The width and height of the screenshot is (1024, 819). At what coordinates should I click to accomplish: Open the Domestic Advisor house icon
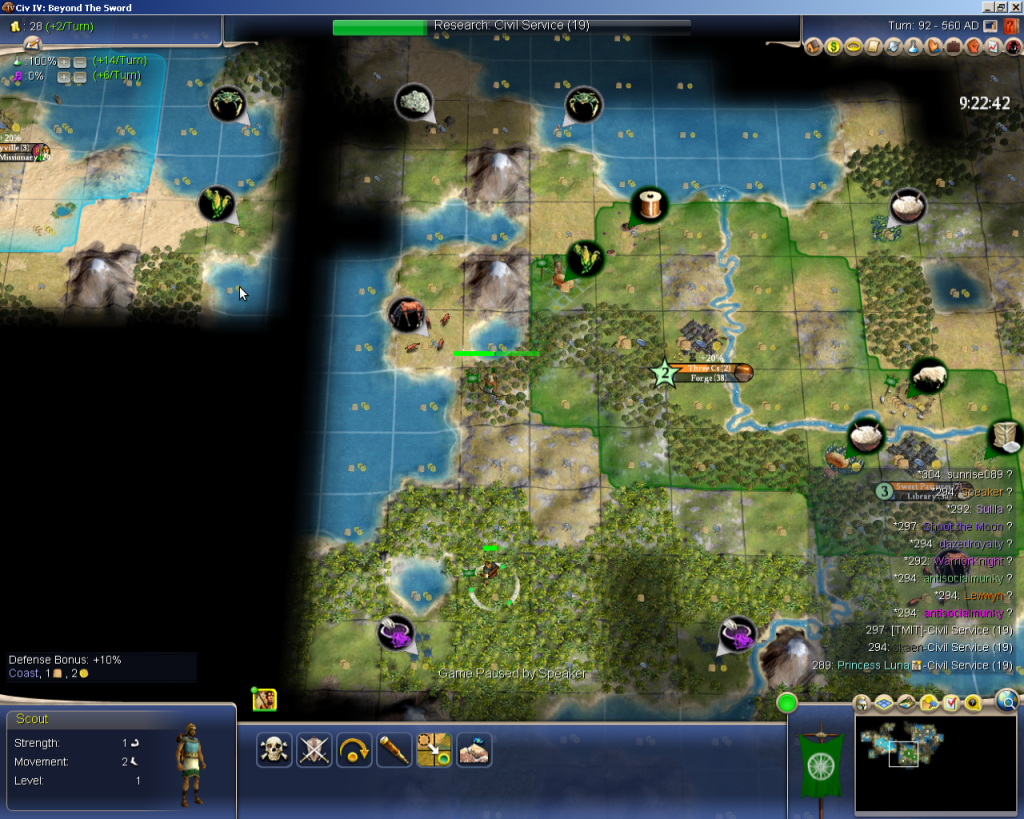(814, 46)
